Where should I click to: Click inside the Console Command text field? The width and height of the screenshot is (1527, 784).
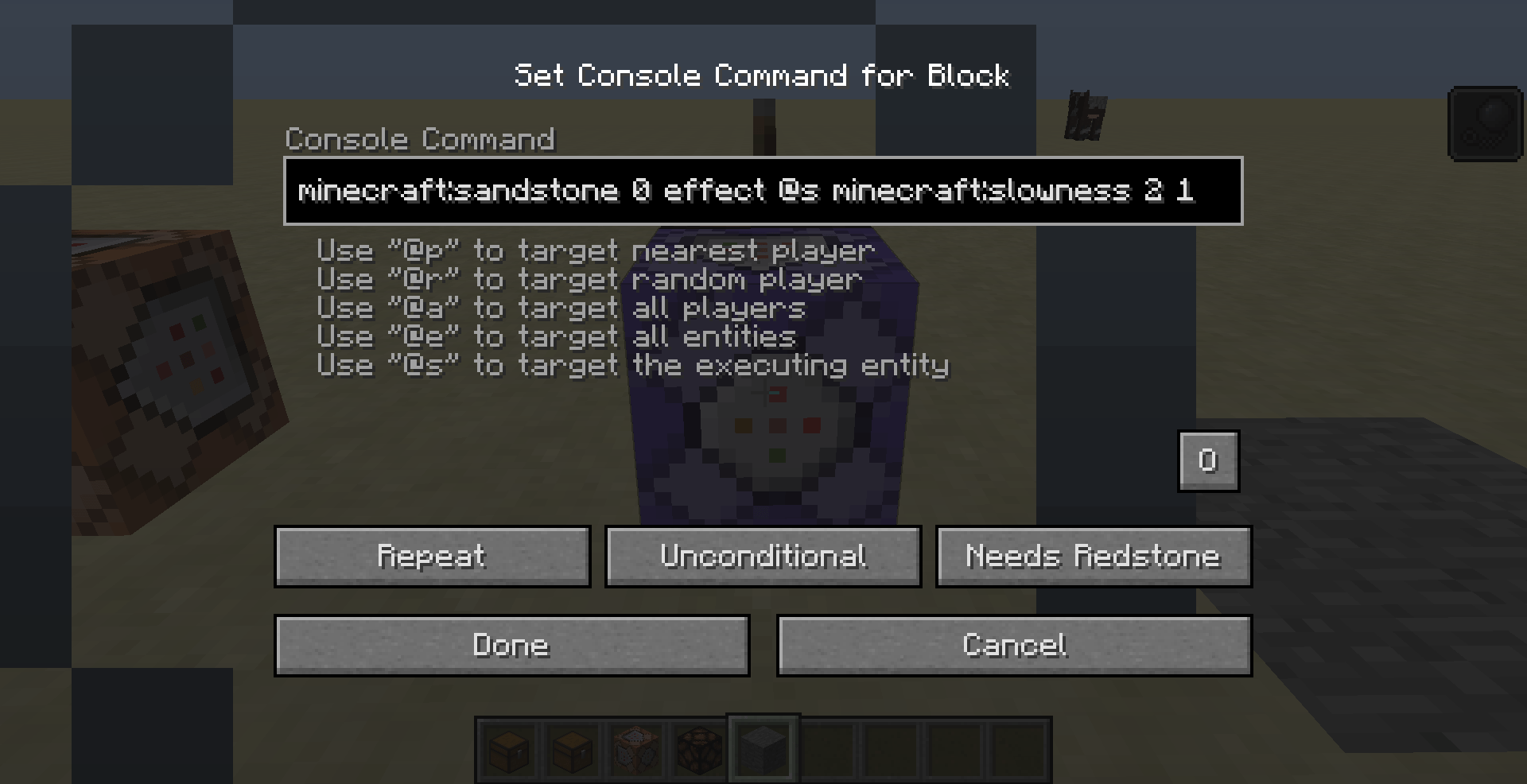pyautogui.click(x=763, y=191)
